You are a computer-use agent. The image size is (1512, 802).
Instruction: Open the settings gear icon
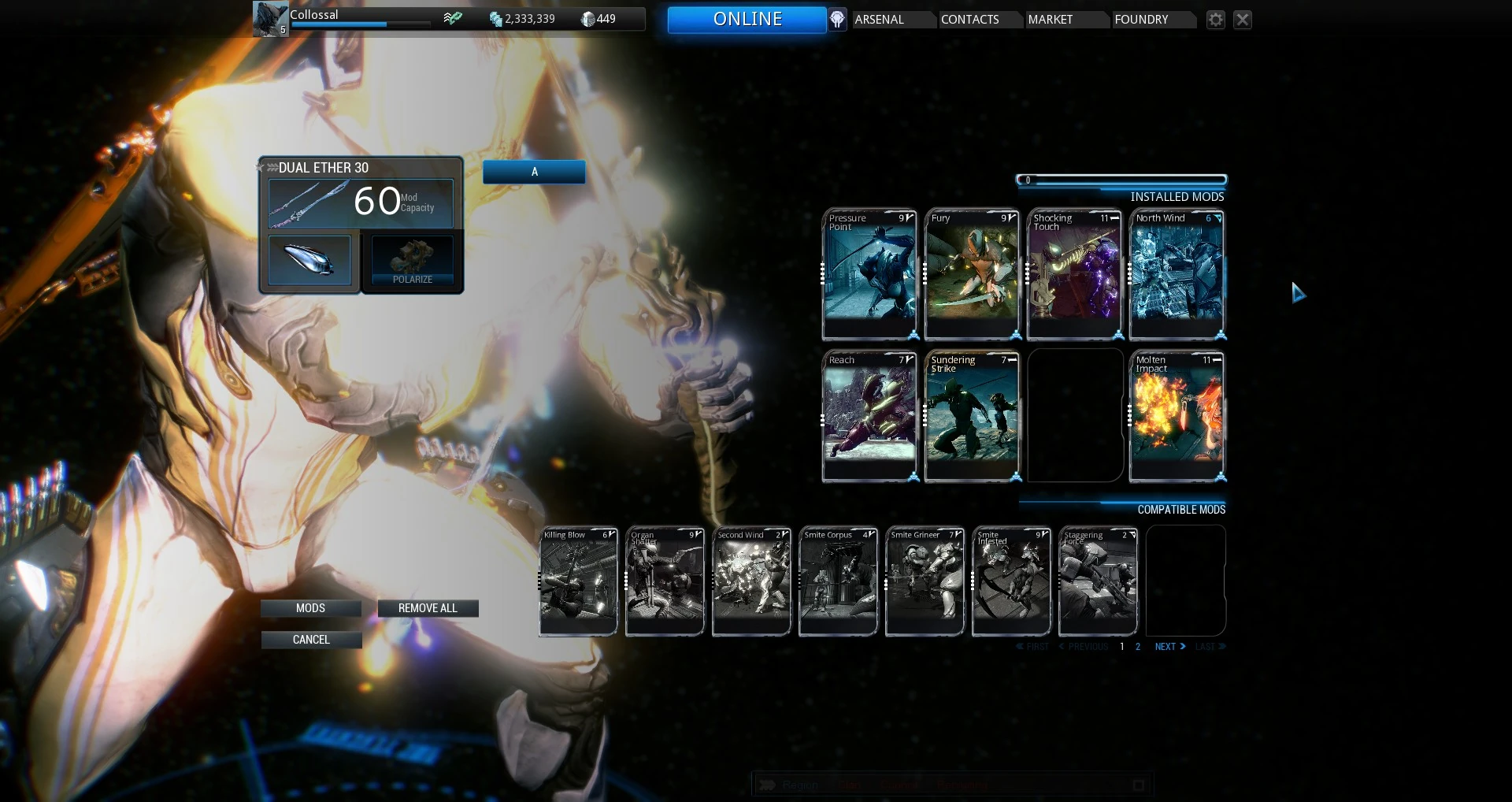1215,20
